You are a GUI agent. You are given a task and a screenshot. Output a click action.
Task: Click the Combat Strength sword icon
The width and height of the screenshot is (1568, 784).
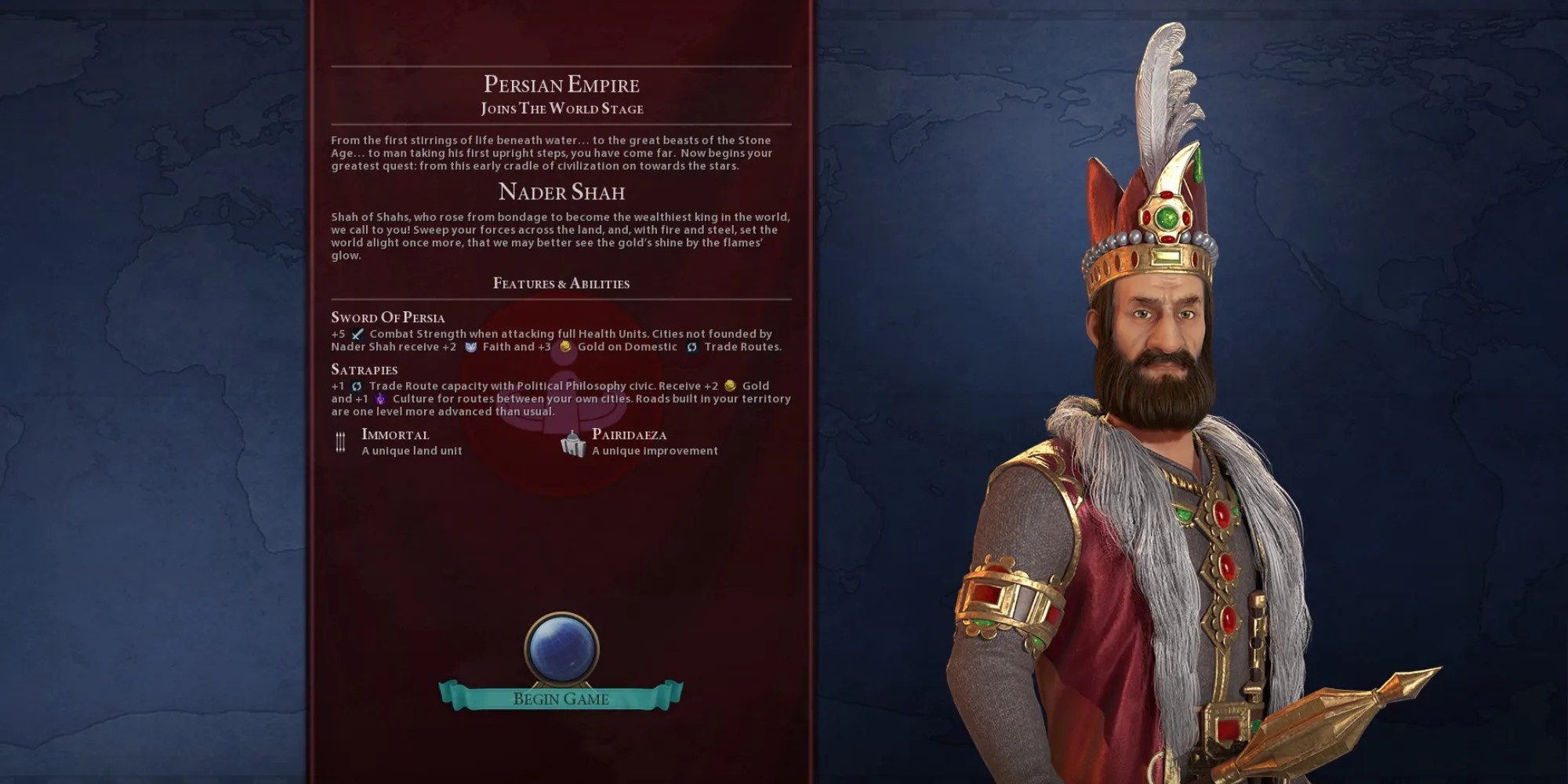tap(358, 335)
